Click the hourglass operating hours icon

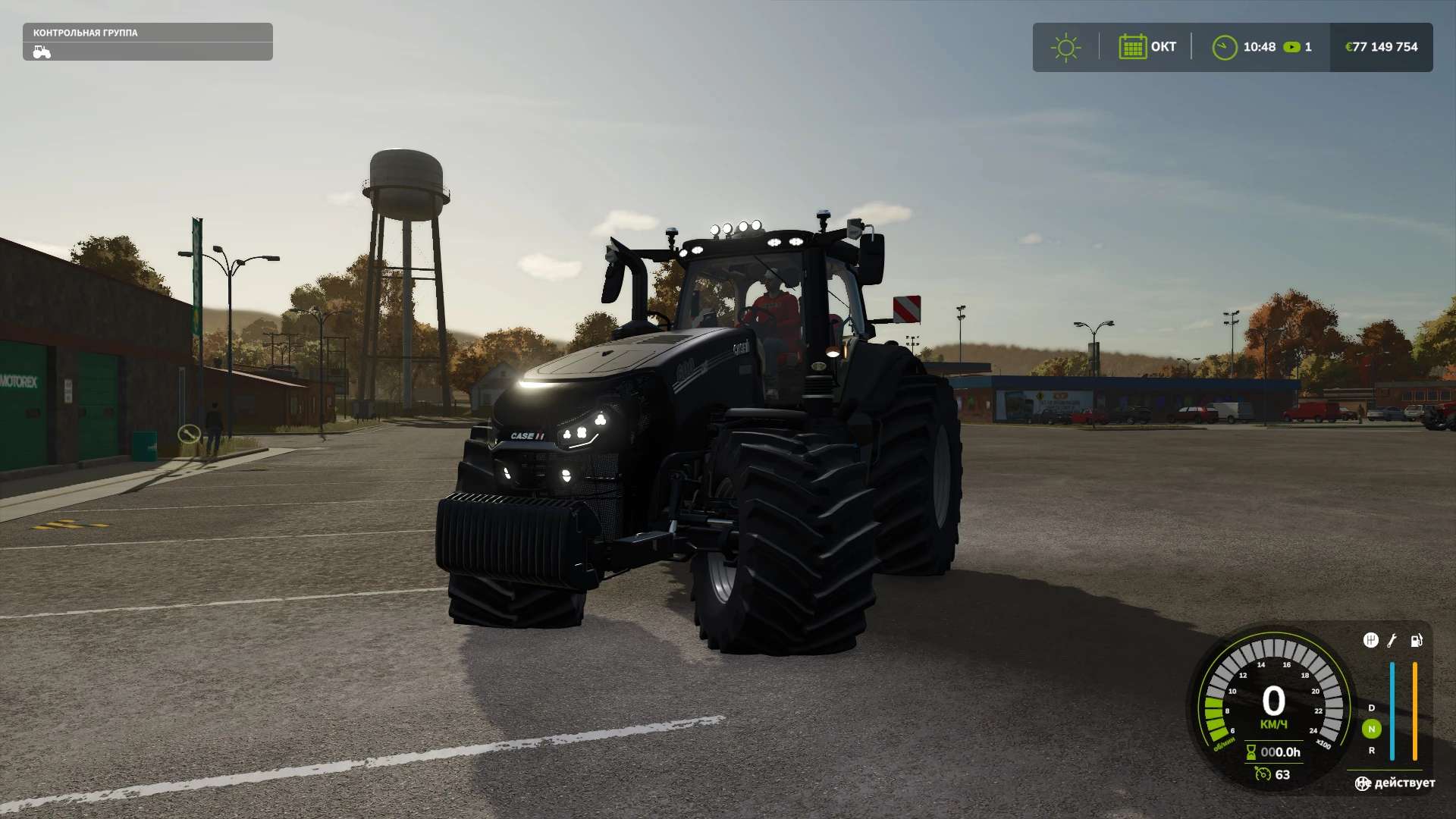point(1251,752)
